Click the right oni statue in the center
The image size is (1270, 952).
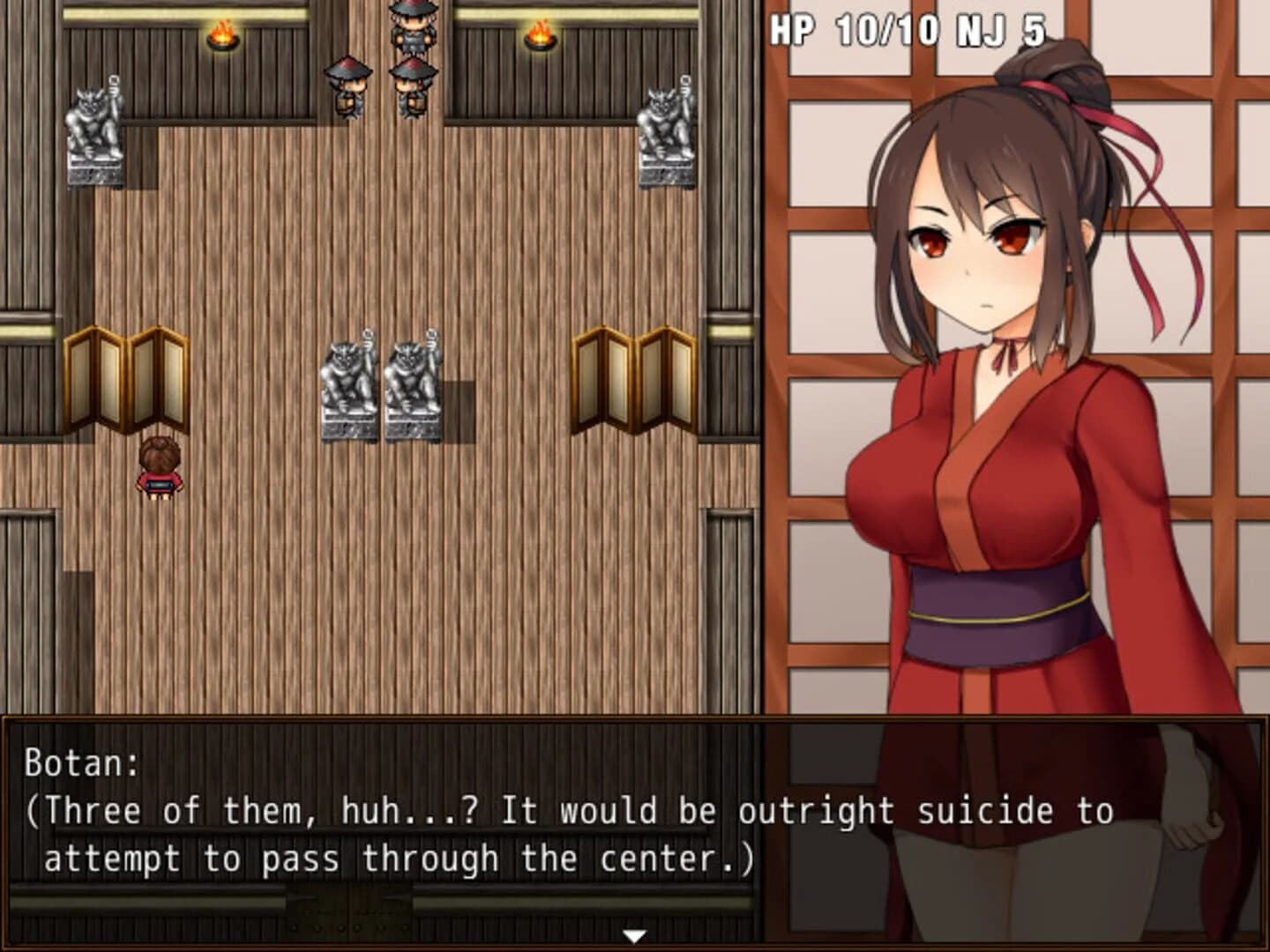click(x=413, y=379)
